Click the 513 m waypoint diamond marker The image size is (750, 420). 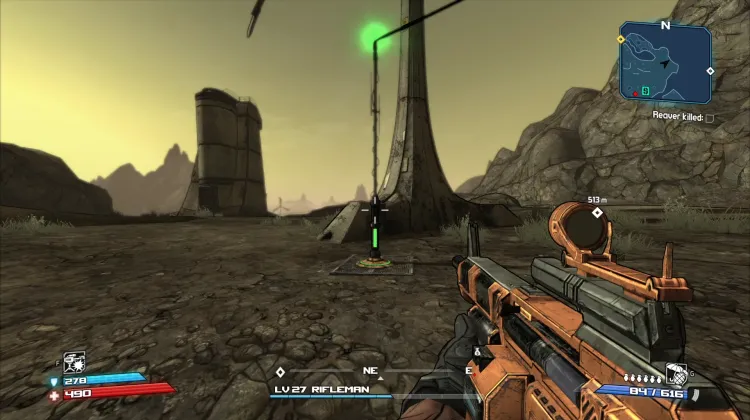(x=597, y=213)
